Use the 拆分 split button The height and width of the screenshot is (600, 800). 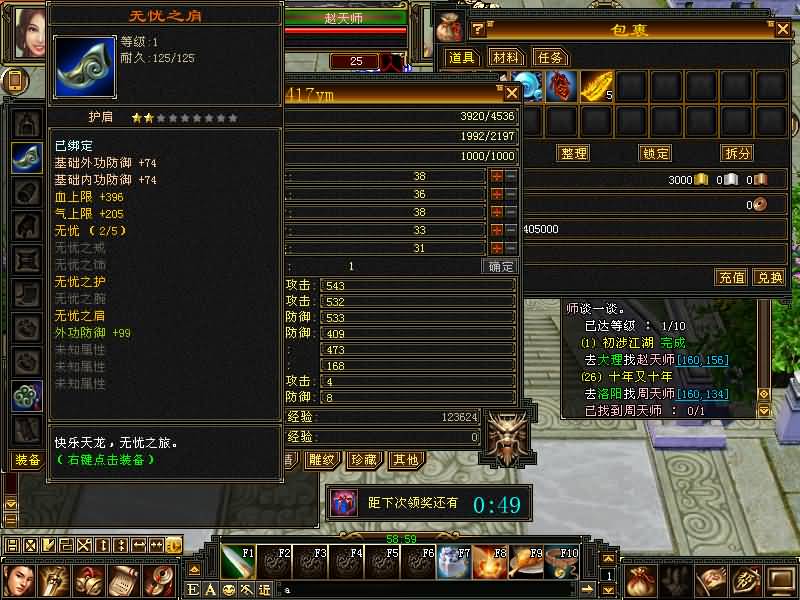coord(737,153)
